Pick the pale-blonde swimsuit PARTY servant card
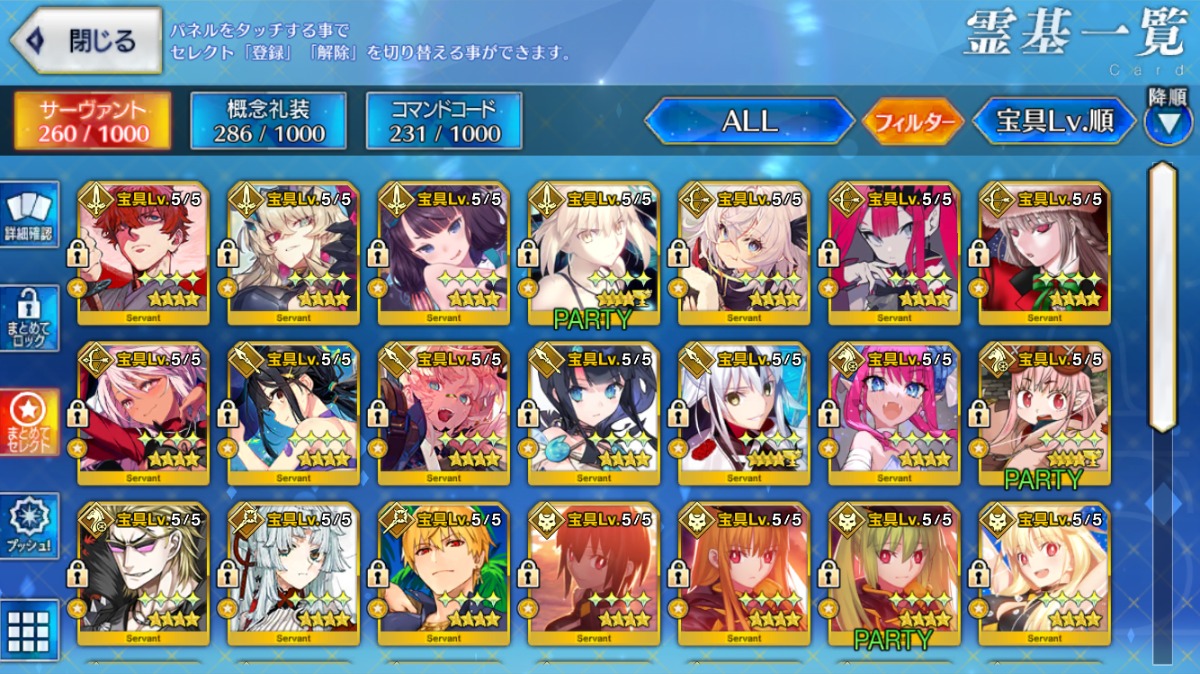 coord(593,253)
